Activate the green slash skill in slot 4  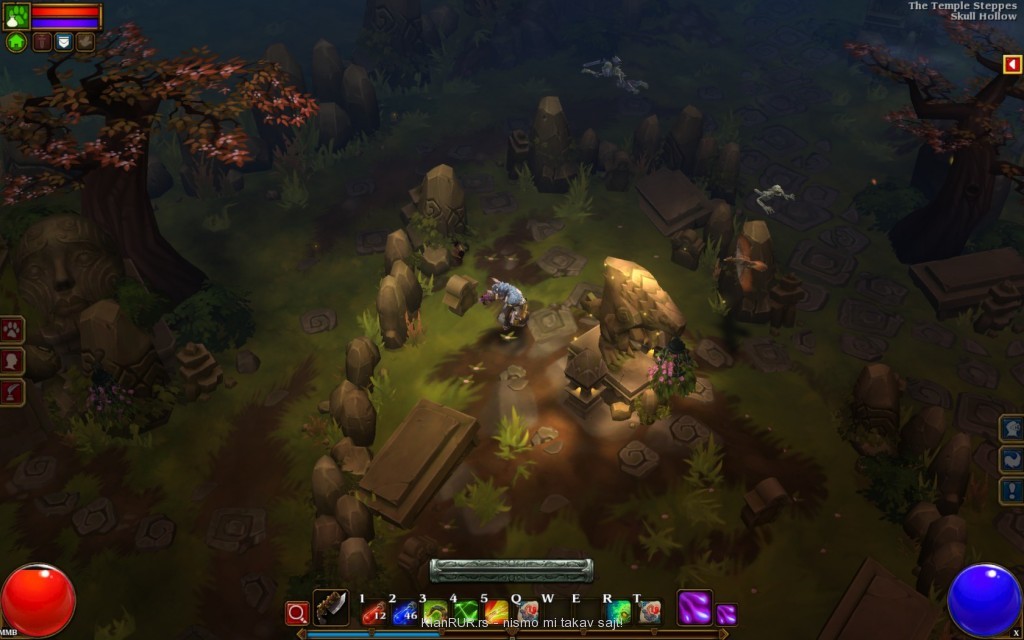[465, 612]
